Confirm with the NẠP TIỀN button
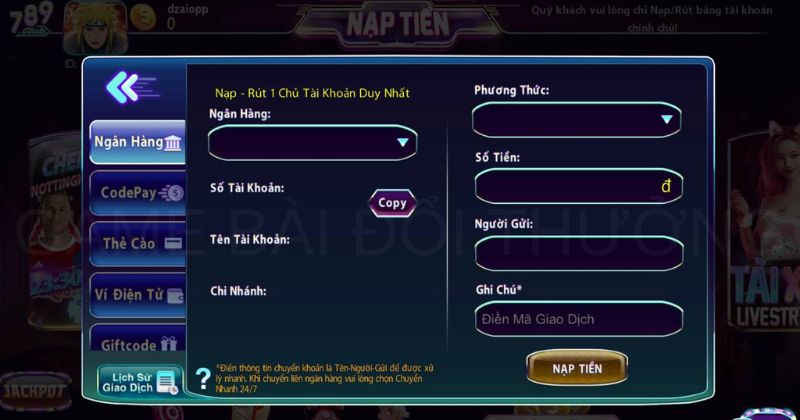The height and width of the screenshot is (420, 800). [577, 368]
